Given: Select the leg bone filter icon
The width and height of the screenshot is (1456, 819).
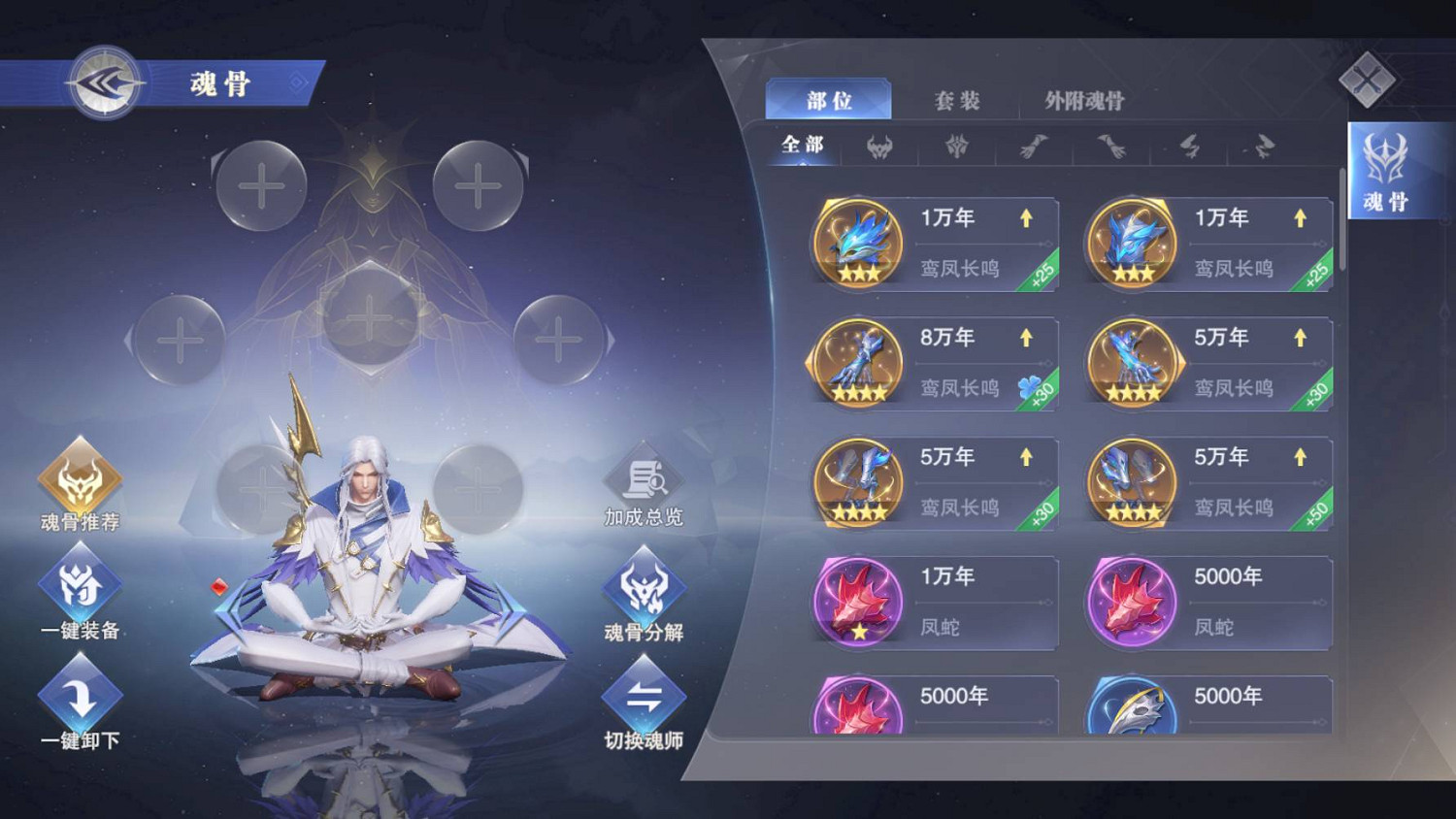Looking at the screenshot, I should point(1187,147).
